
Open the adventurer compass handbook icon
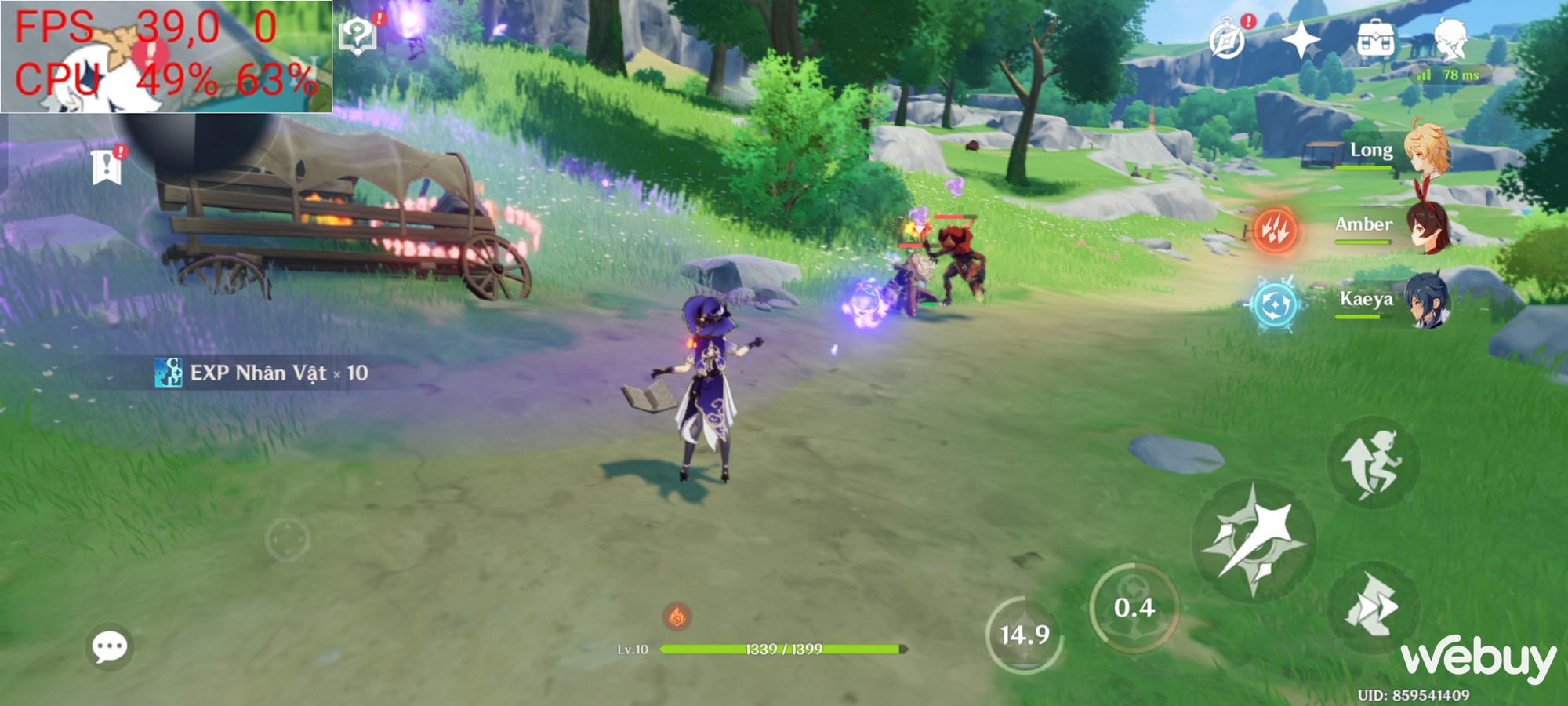pos(1227,39)
